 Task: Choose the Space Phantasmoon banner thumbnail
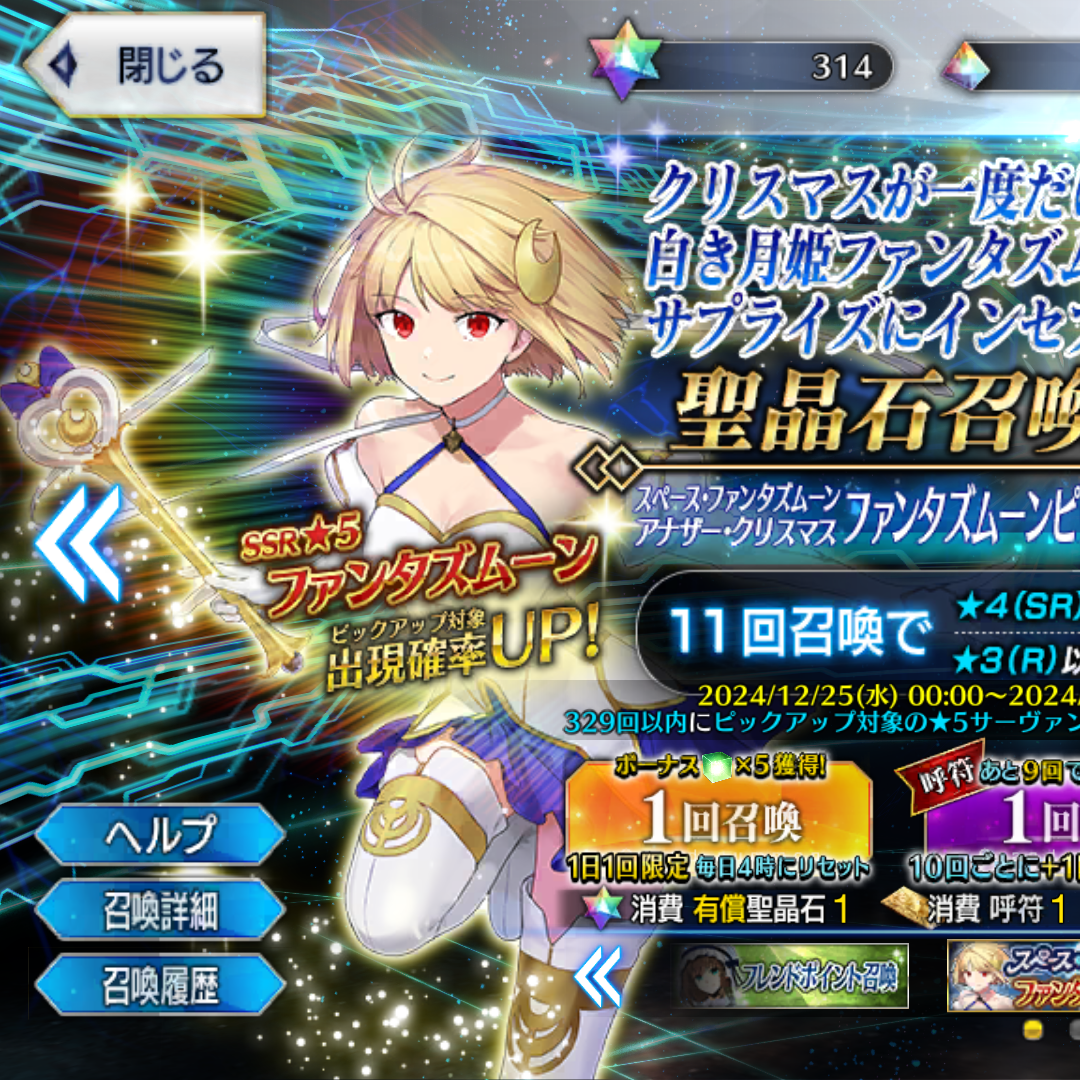tap(1013, 975)
